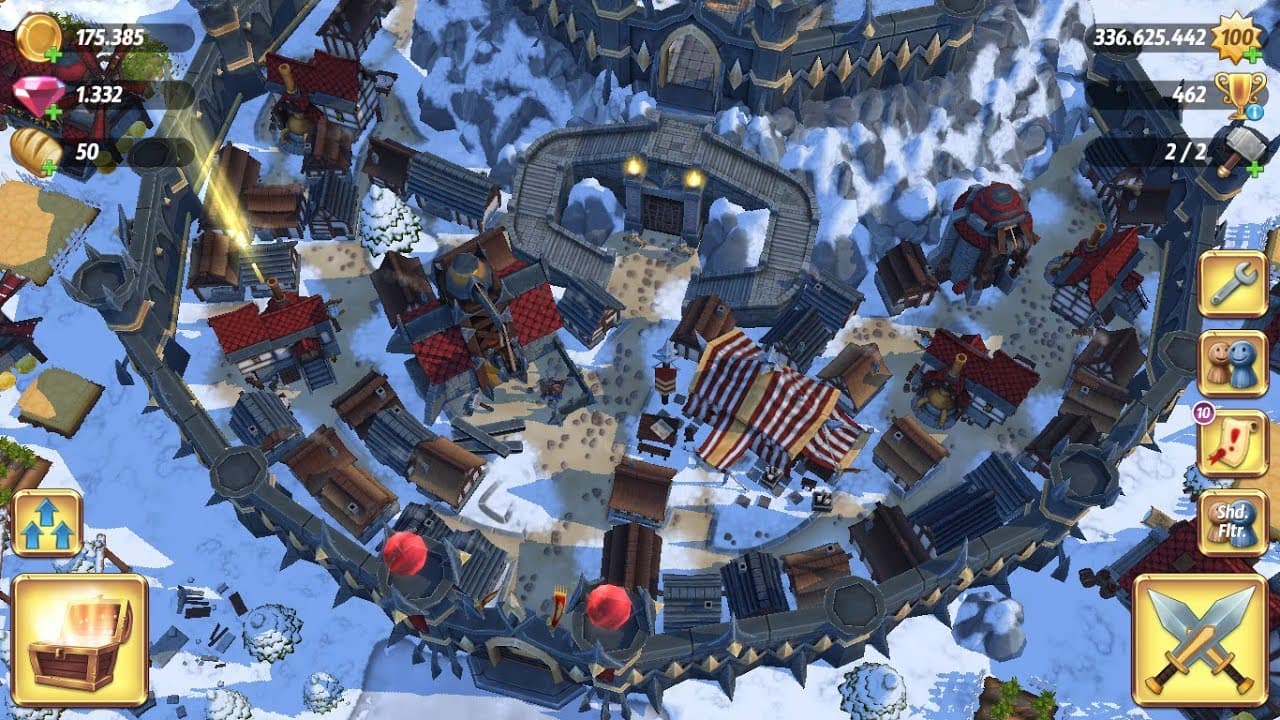1280x720 pixels.
Task: Tap the level 100 star badge
Action: tap(1237, 38)
